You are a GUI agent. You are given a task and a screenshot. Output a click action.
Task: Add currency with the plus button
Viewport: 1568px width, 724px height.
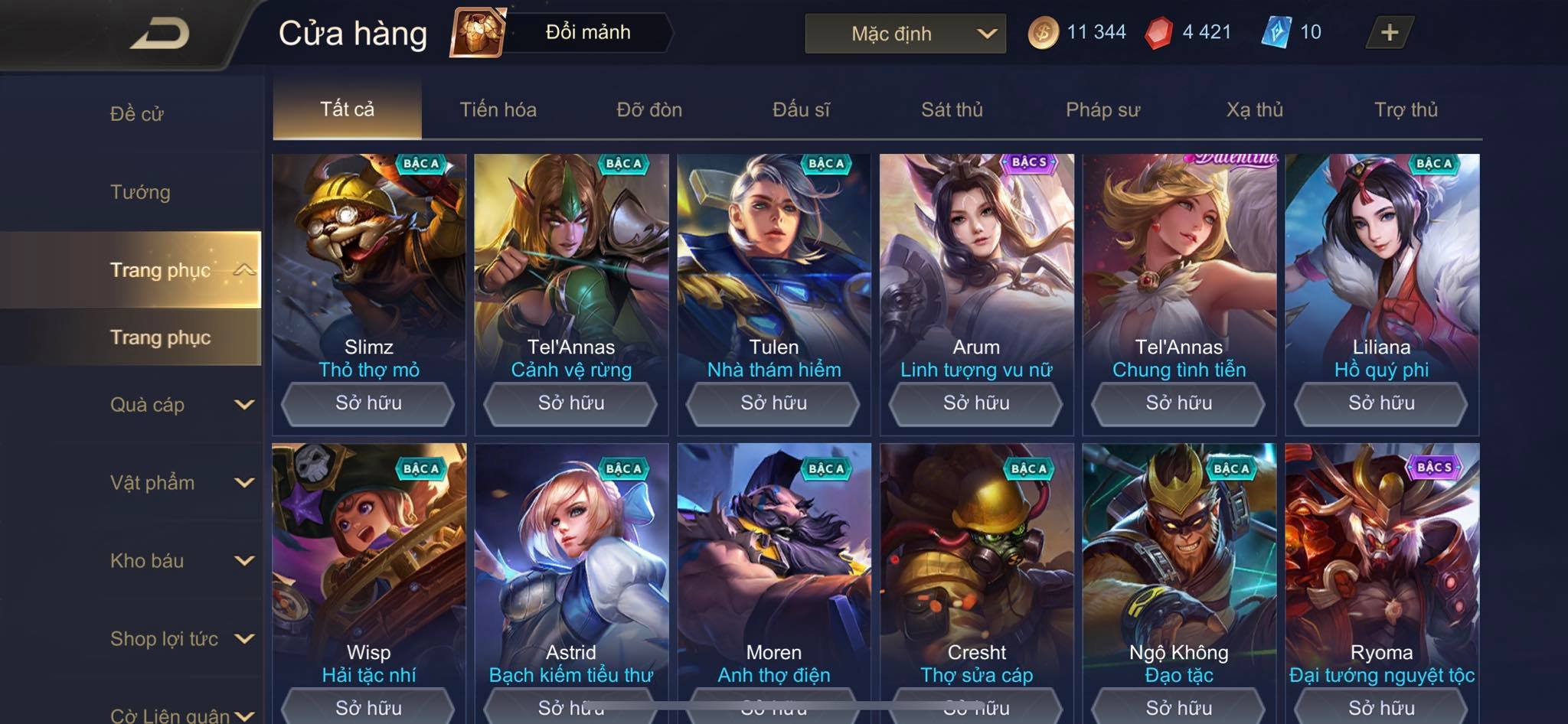pos(1389,33)
